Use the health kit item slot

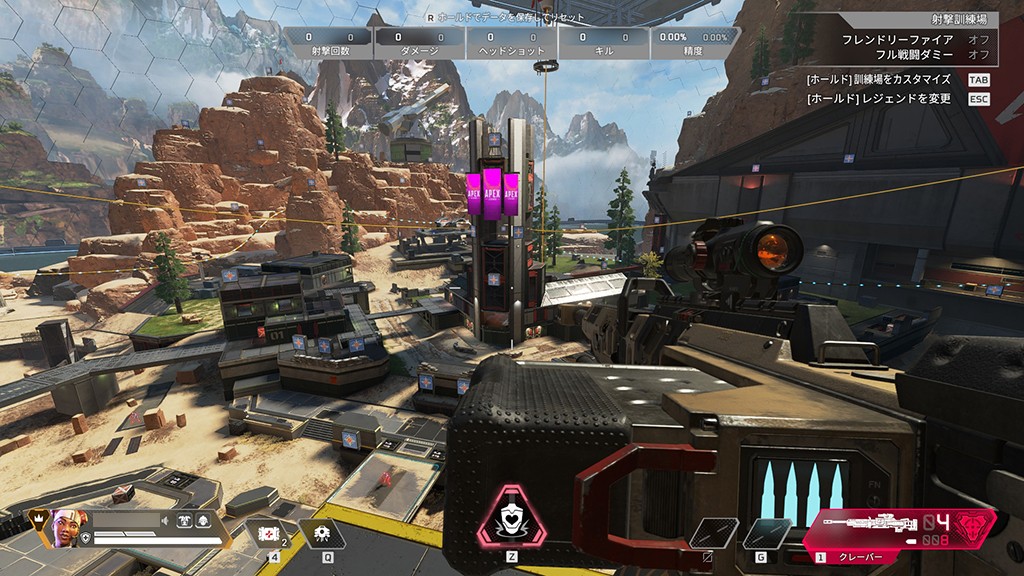[267, 532]
